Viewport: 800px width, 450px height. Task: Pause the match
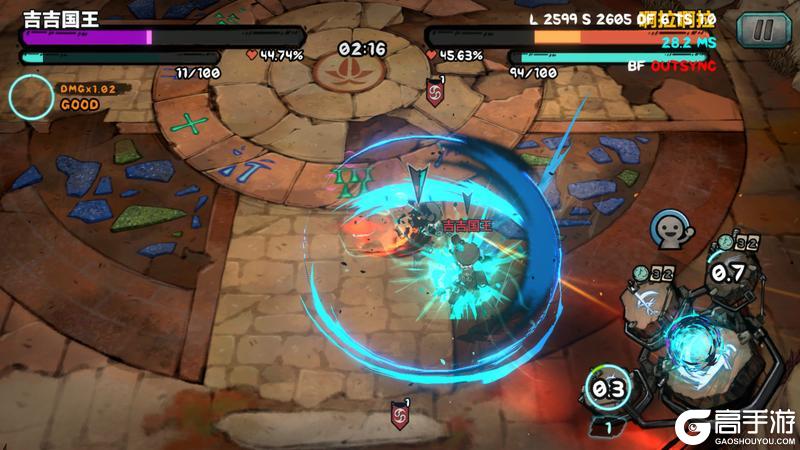click(764, 29)
